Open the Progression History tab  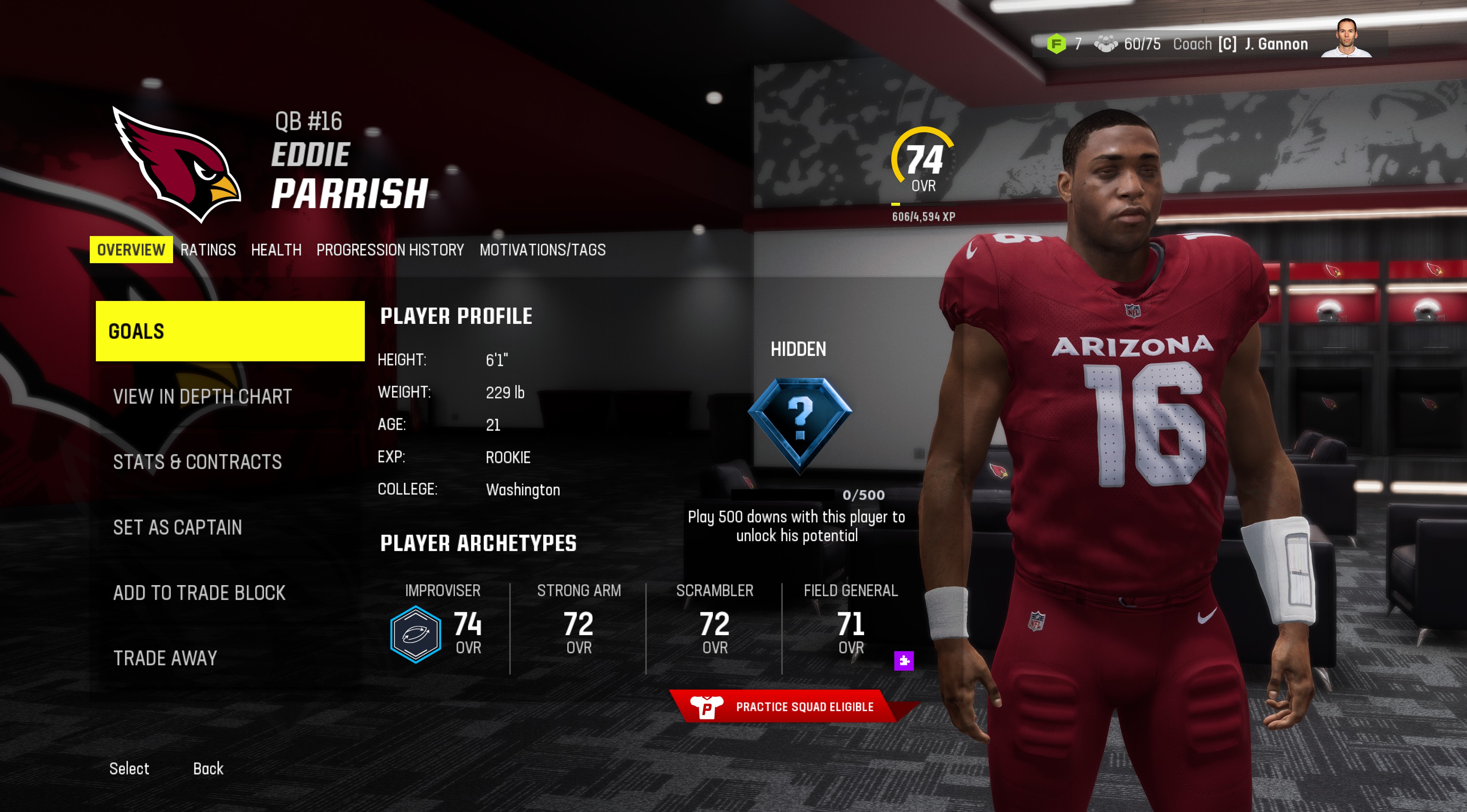(390, 250)
